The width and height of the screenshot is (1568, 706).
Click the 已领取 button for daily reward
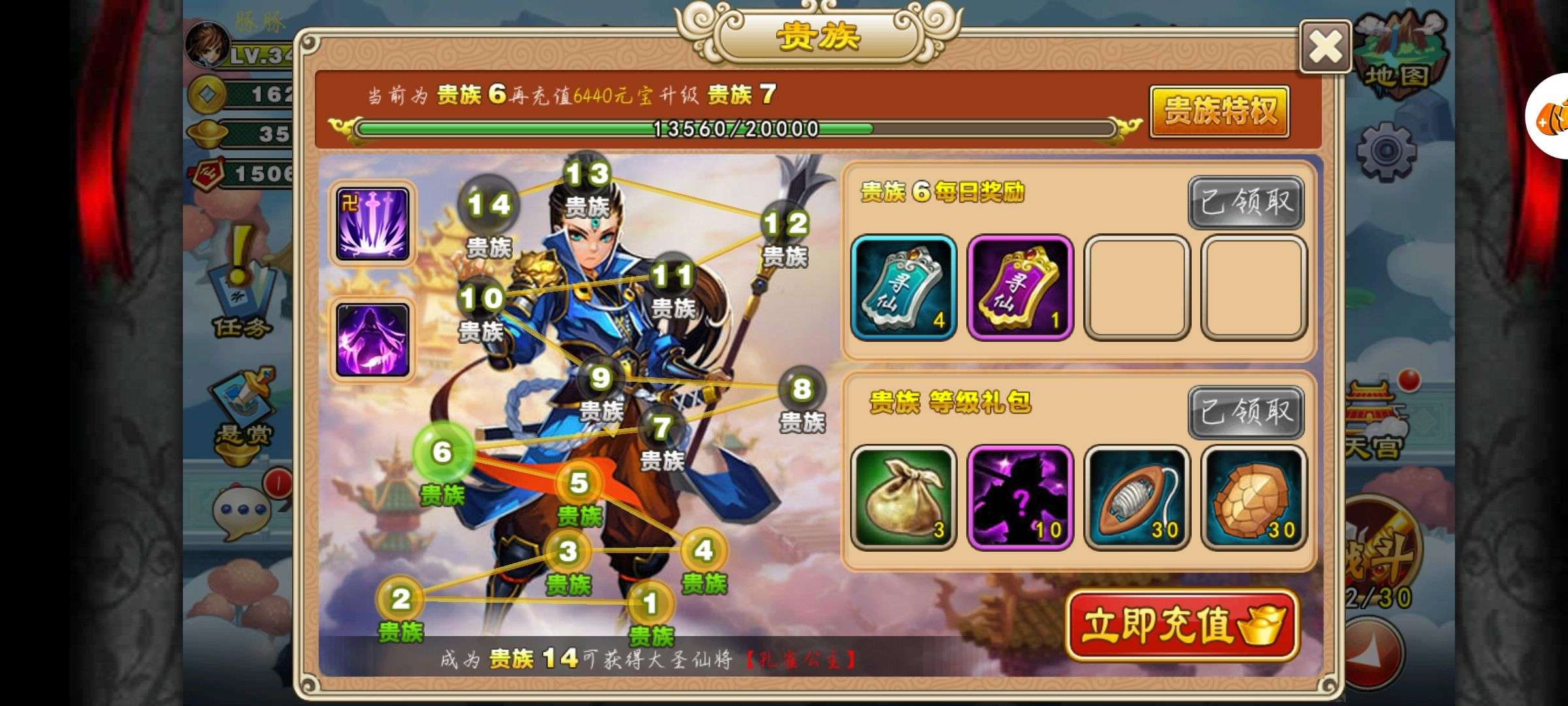coord(1246,203)
